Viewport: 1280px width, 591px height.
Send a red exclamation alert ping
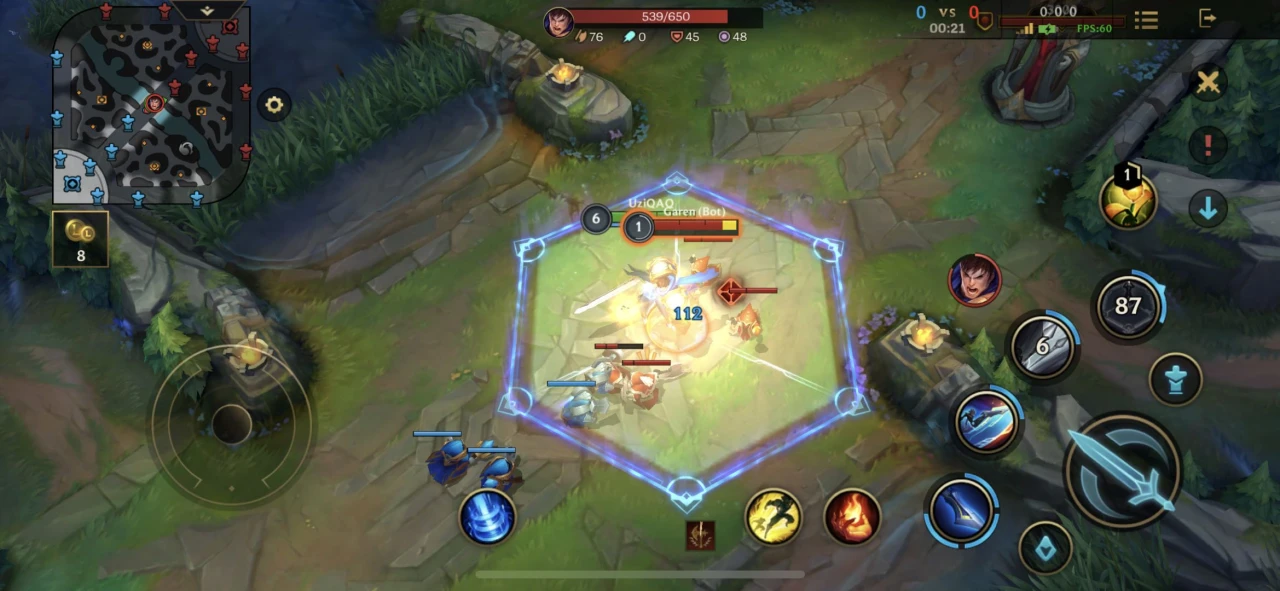pyautogui.click(x=1208, y=145)
